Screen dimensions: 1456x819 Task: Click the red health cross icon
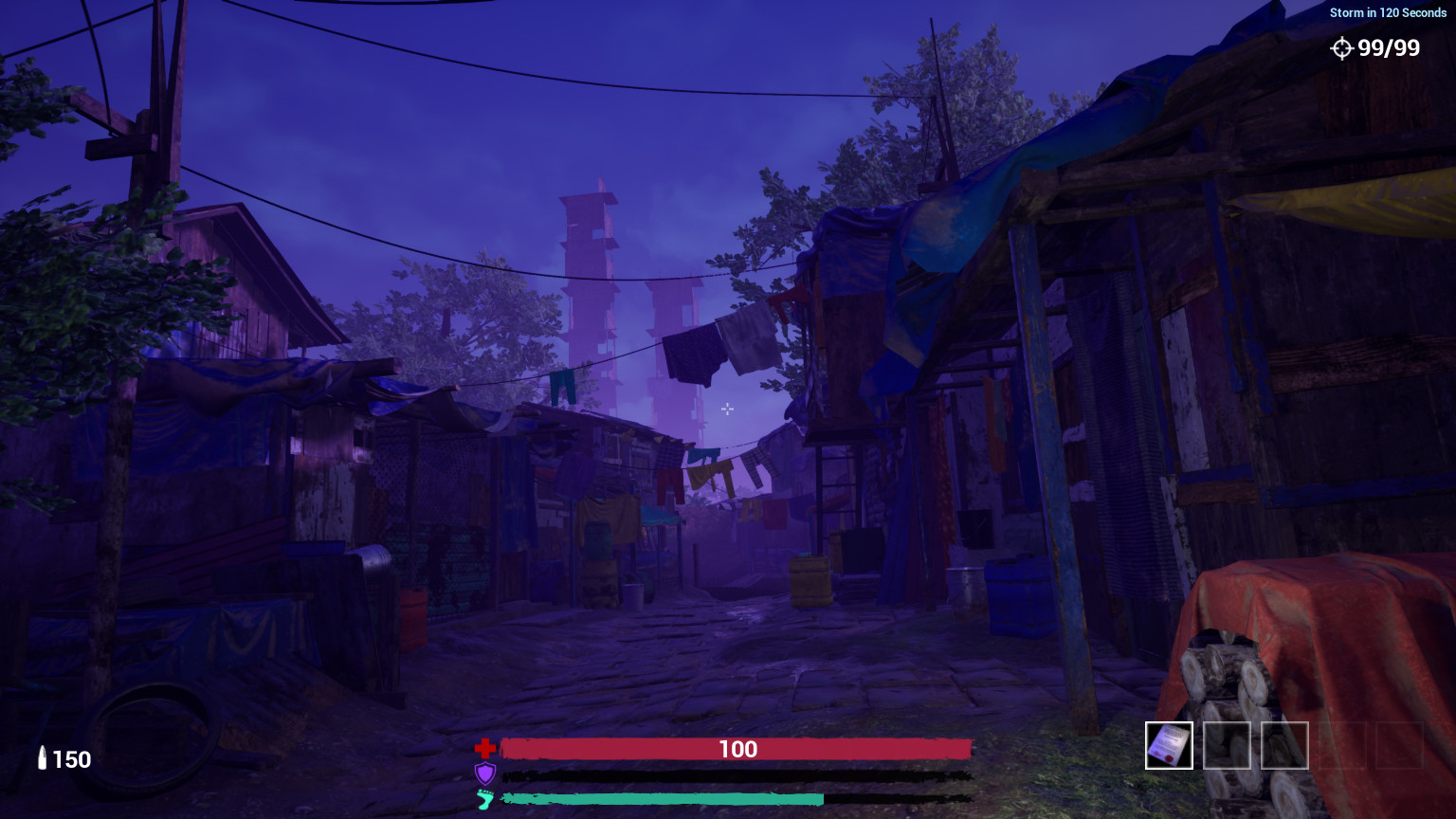click(x=483, y=748)
